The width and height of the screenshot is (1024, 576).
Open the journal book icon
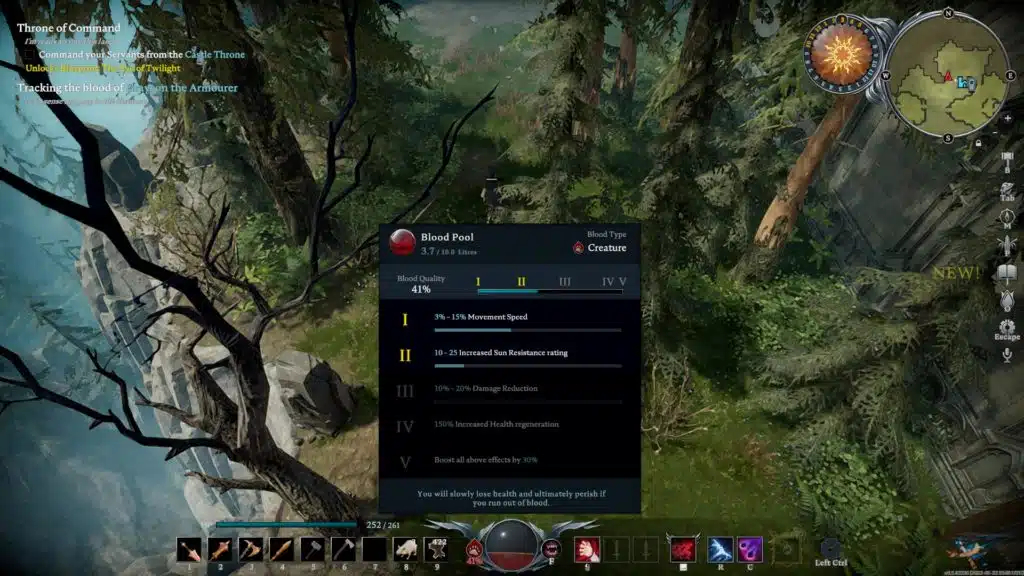click(x=1007, y=271)
